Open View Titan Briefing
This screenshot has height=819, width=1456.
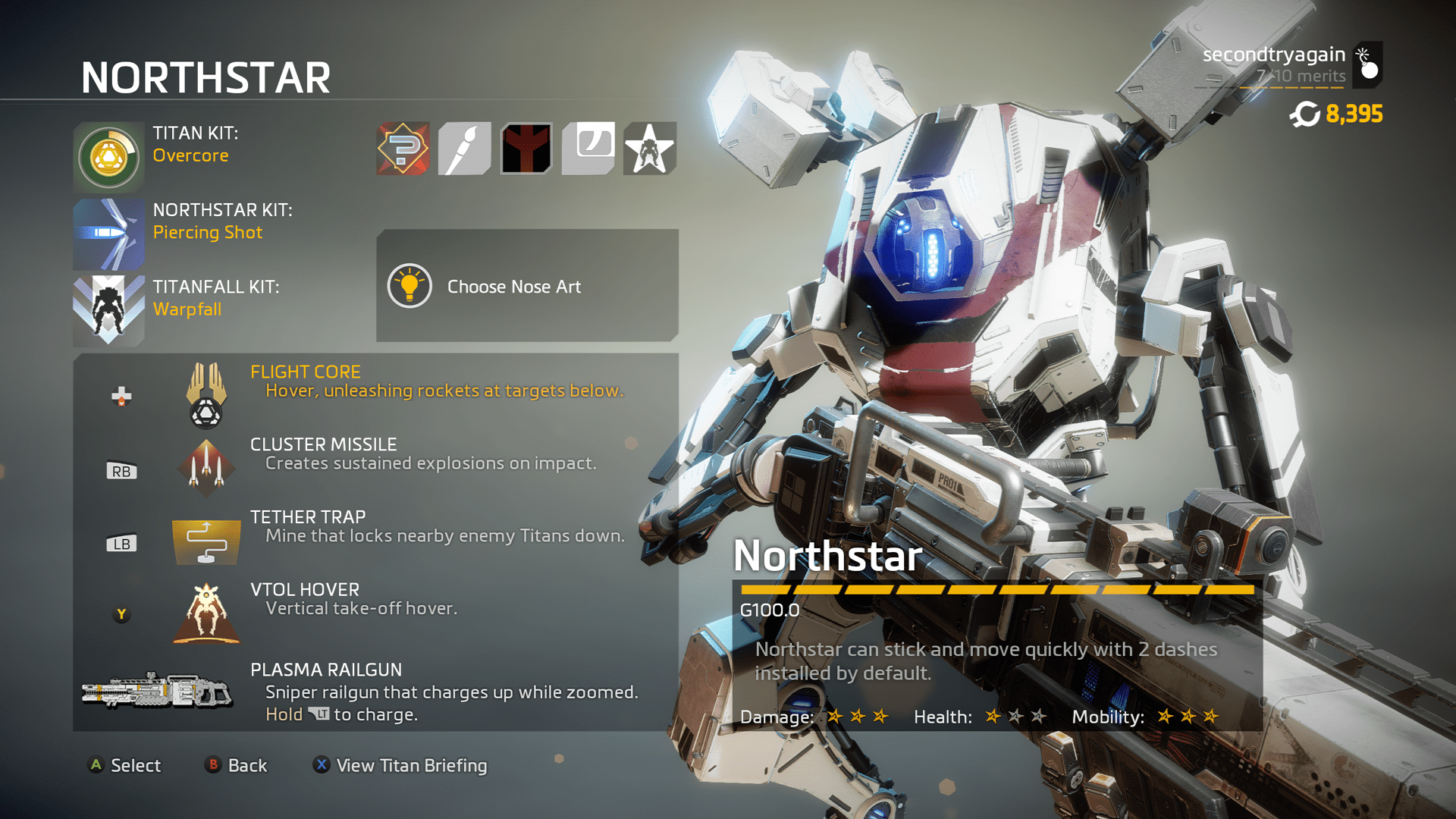[401, 765]
